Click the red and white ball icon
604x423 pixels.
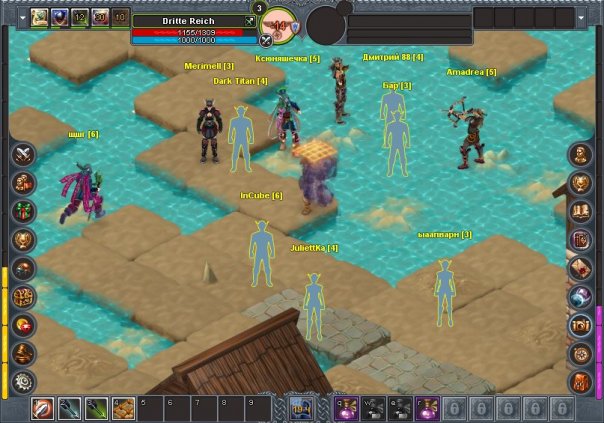point(23,325)
